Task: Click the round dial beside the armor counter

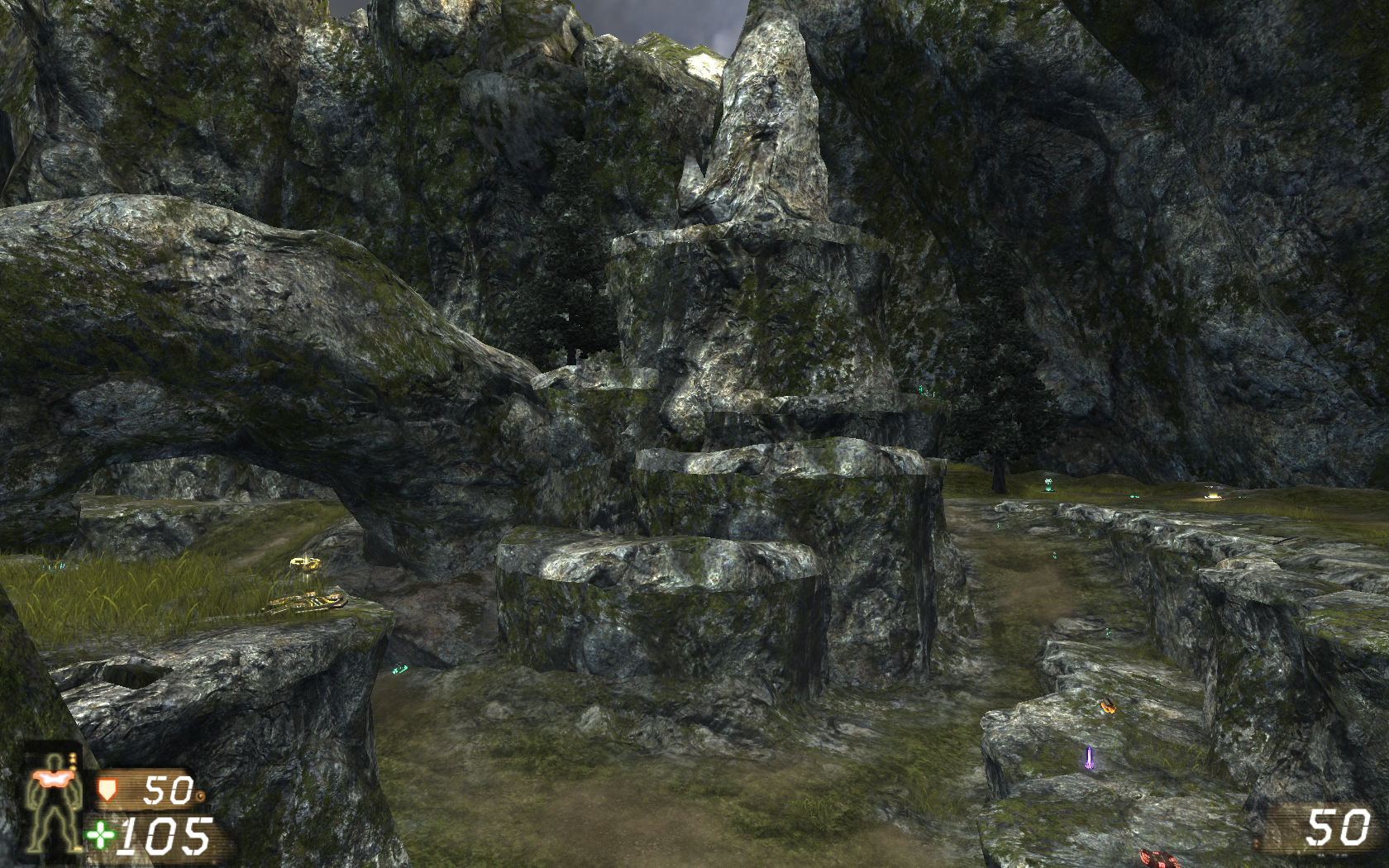Action: [x=201, y=795]
